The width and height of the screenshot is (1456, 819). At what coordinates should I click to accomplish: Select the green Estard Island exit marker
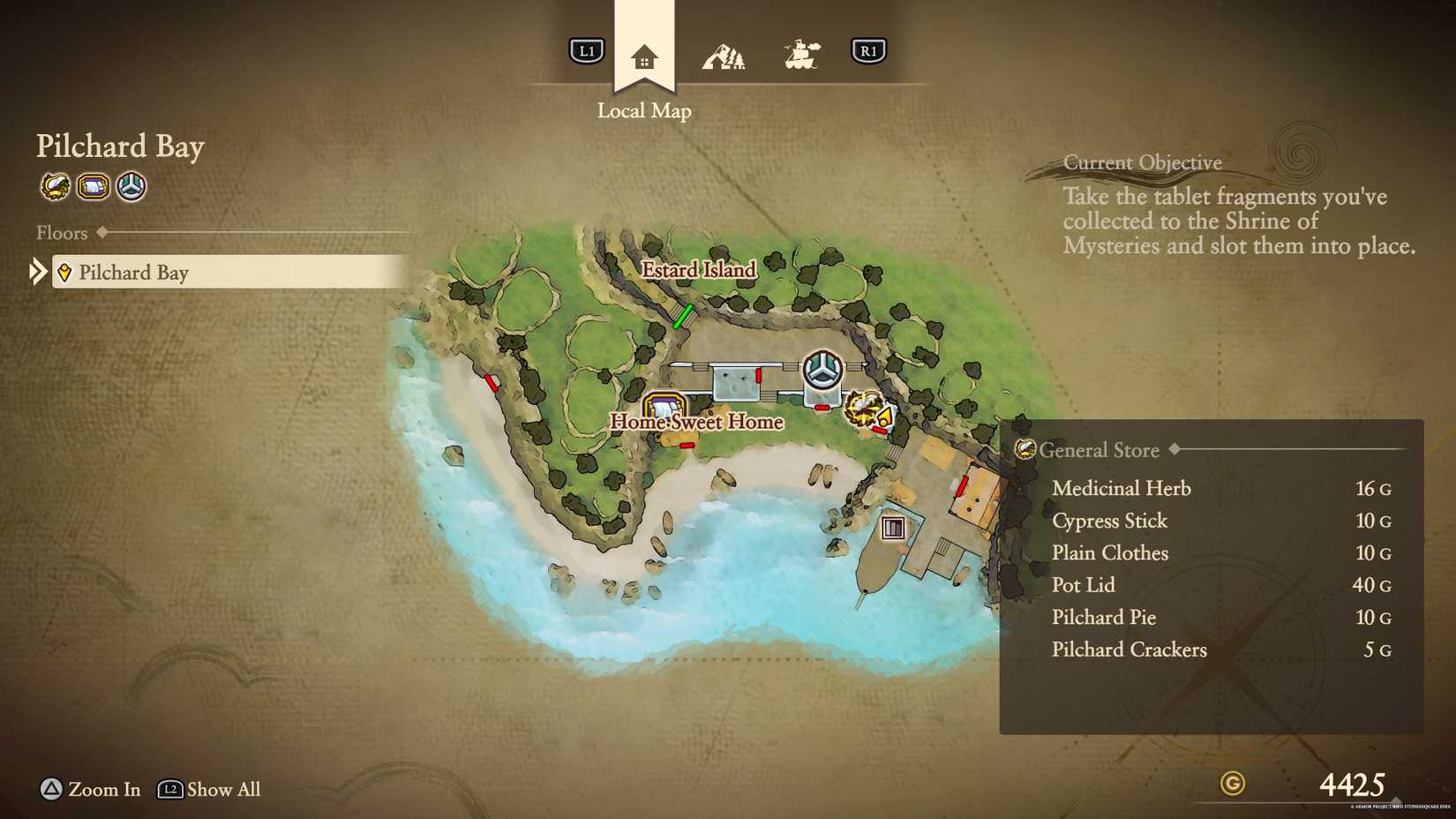[x=682, y=317]
